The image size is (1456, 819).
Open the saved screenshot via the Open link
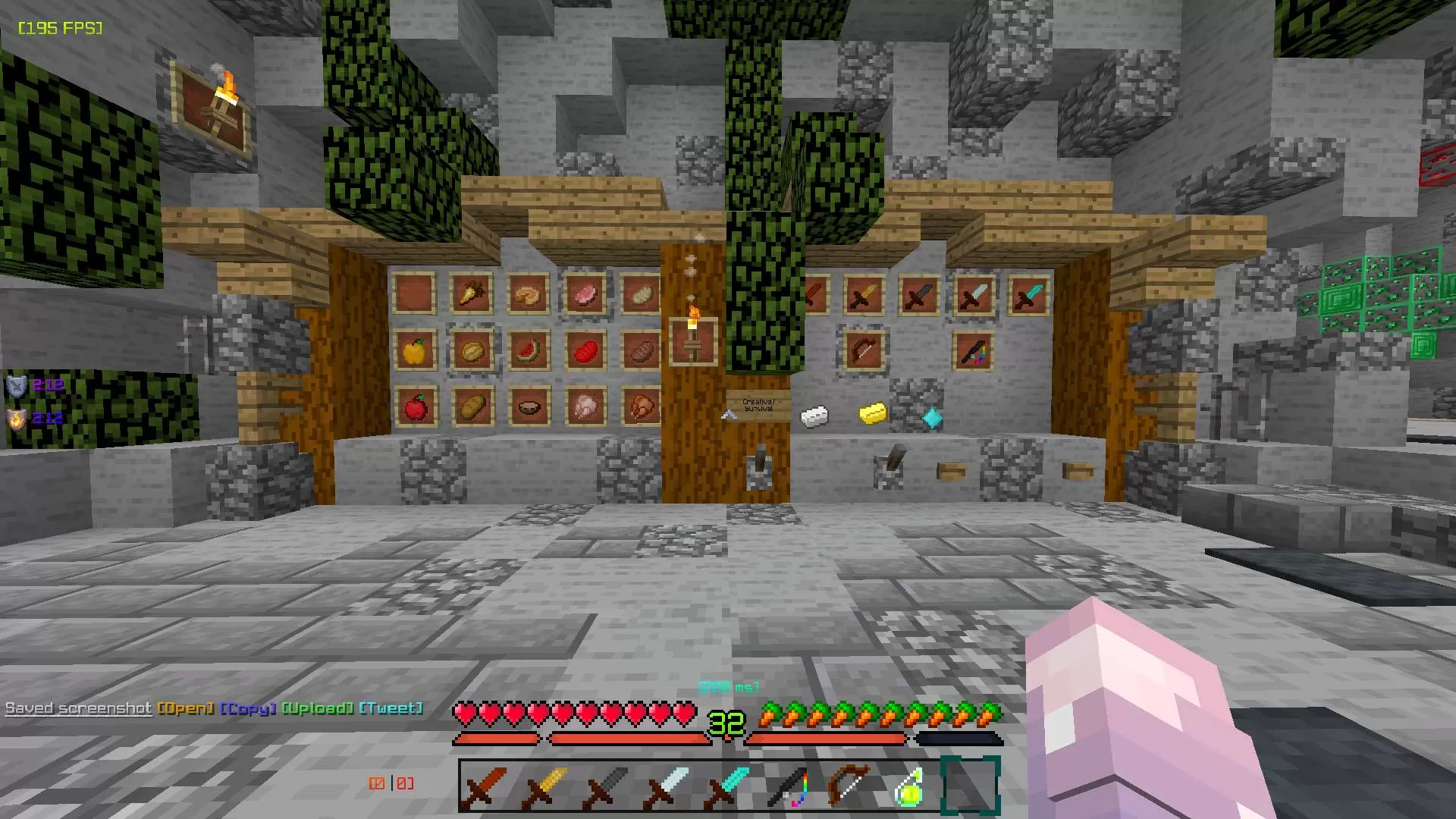pyautogui.click(x=186, y=708)
